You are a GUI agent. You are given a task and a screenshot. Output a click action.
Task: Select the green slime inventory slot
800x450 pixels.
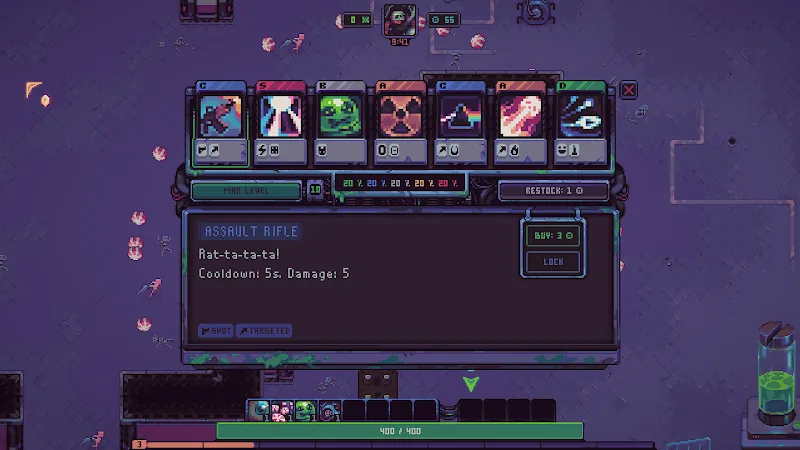(304, 410)
